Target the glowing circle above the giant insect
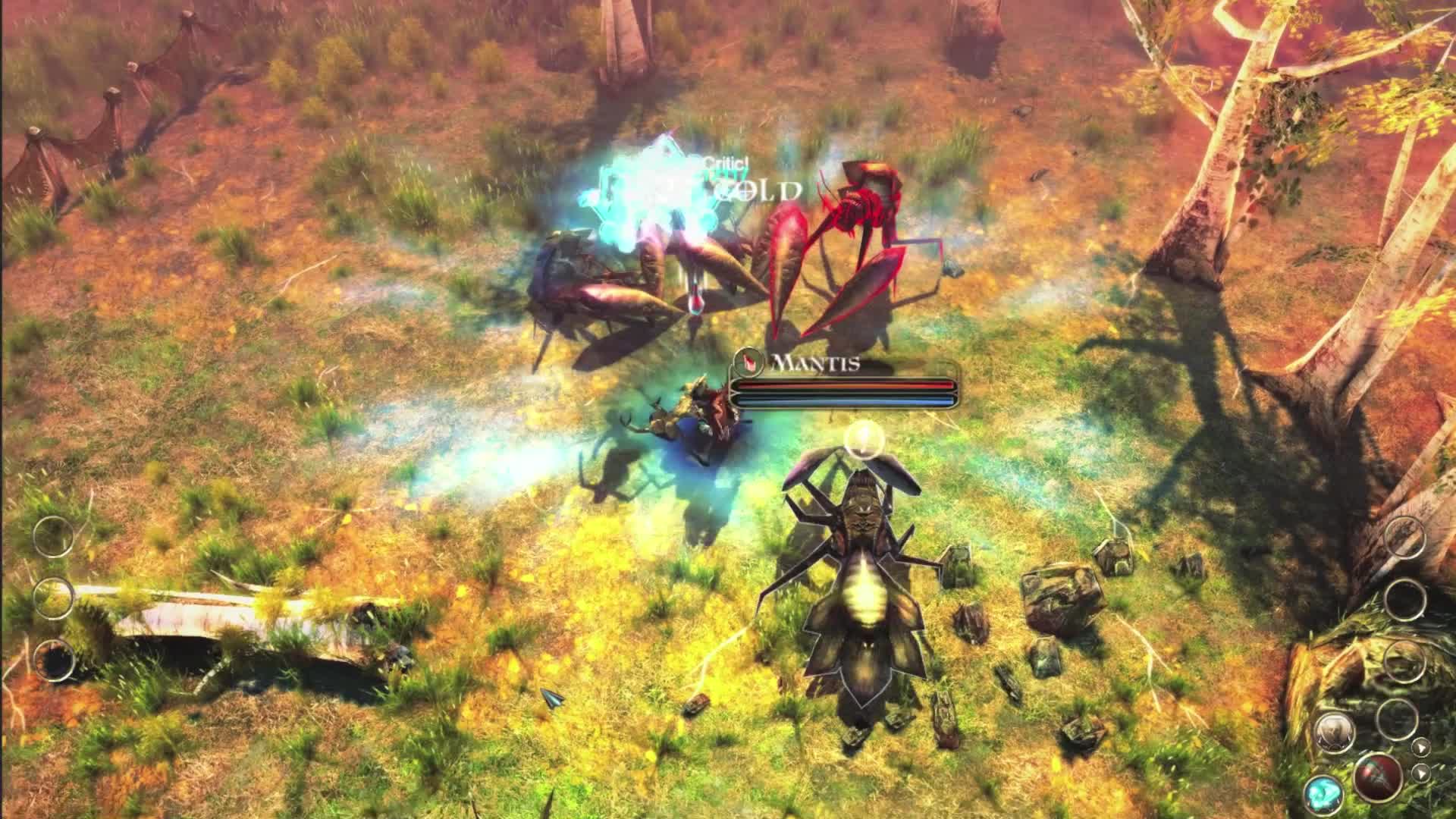Image resolution: width=1456 pixels, height=819 pixels. click(861, 439)
